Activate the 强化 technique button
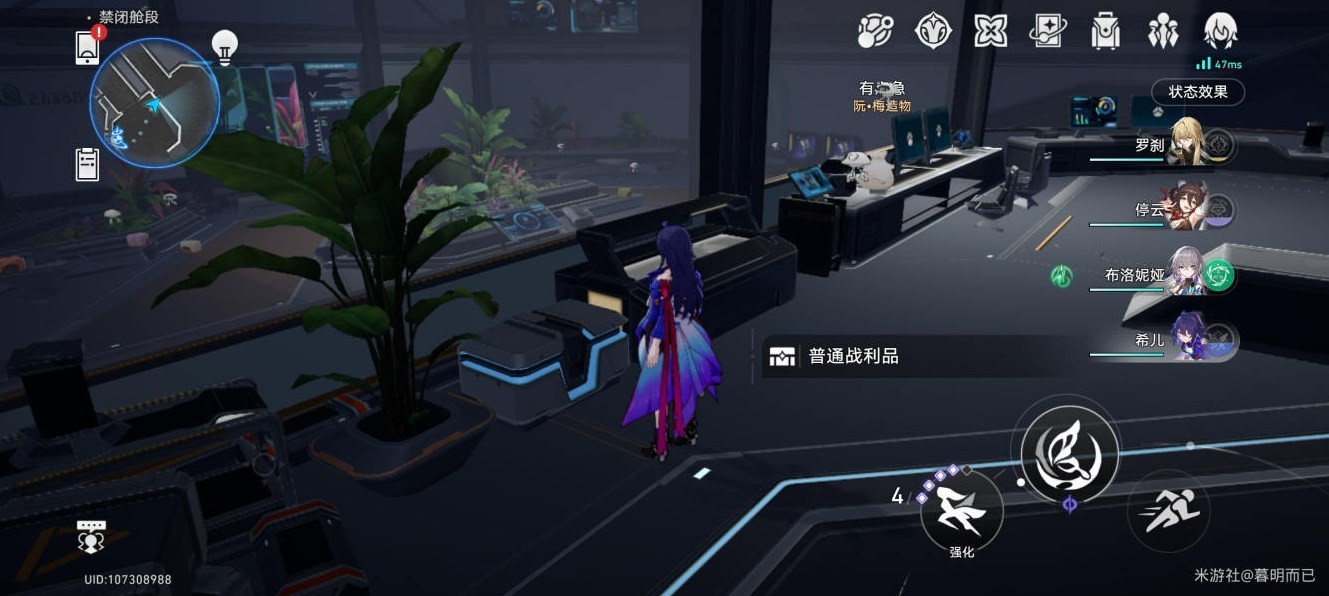1329x596 pixels. point(961,512)
